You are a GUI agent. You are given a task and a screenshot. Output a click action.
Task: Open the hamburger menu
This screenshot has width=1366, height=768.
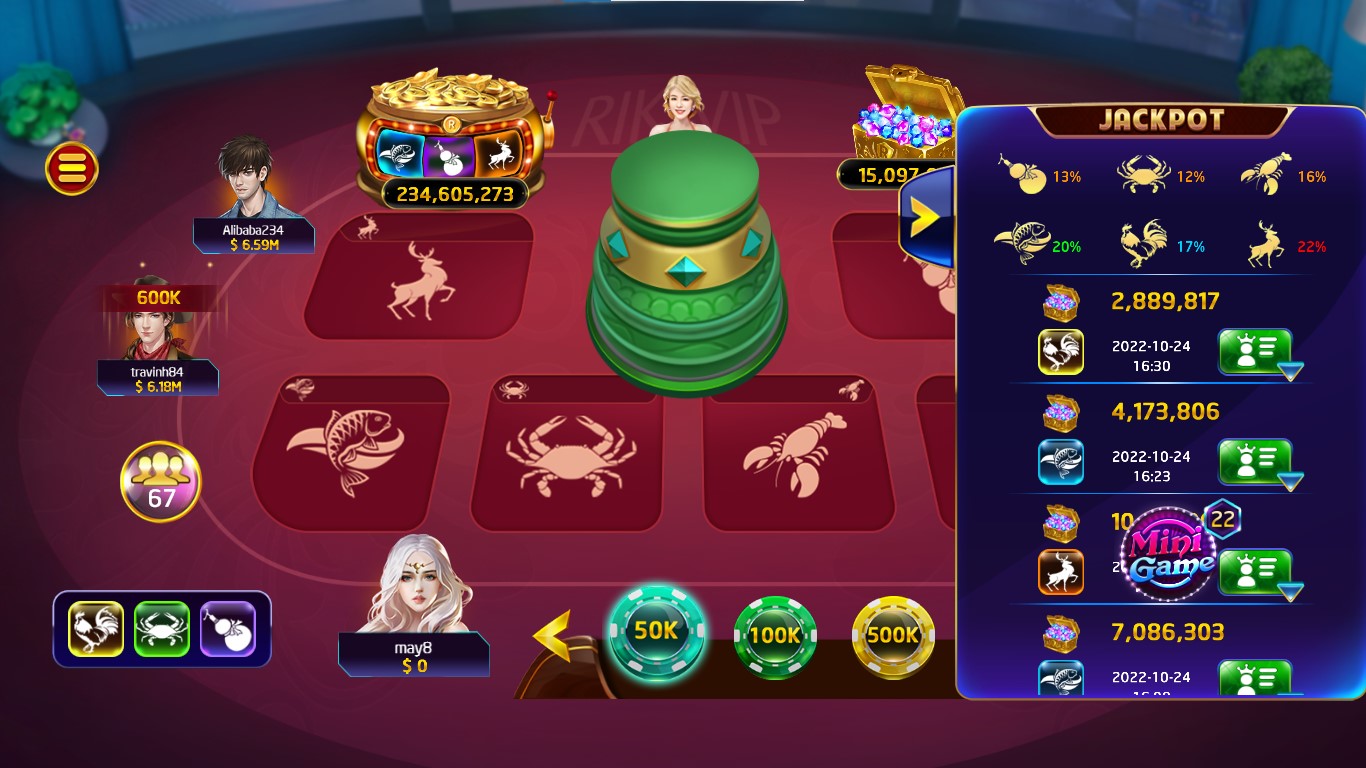[x=70, y=167]
